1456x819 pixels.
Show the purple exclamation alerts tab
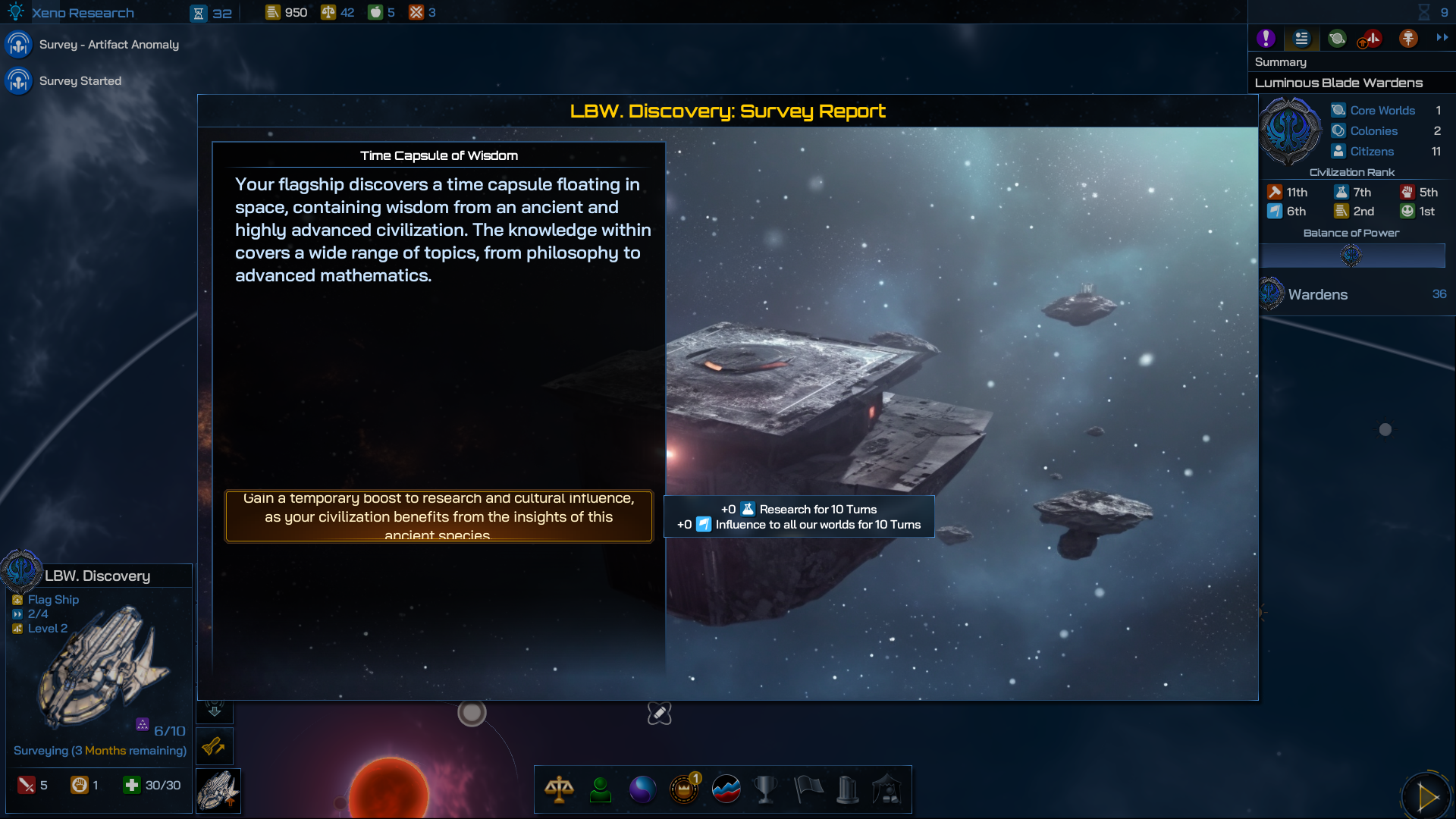point(1266,38)
